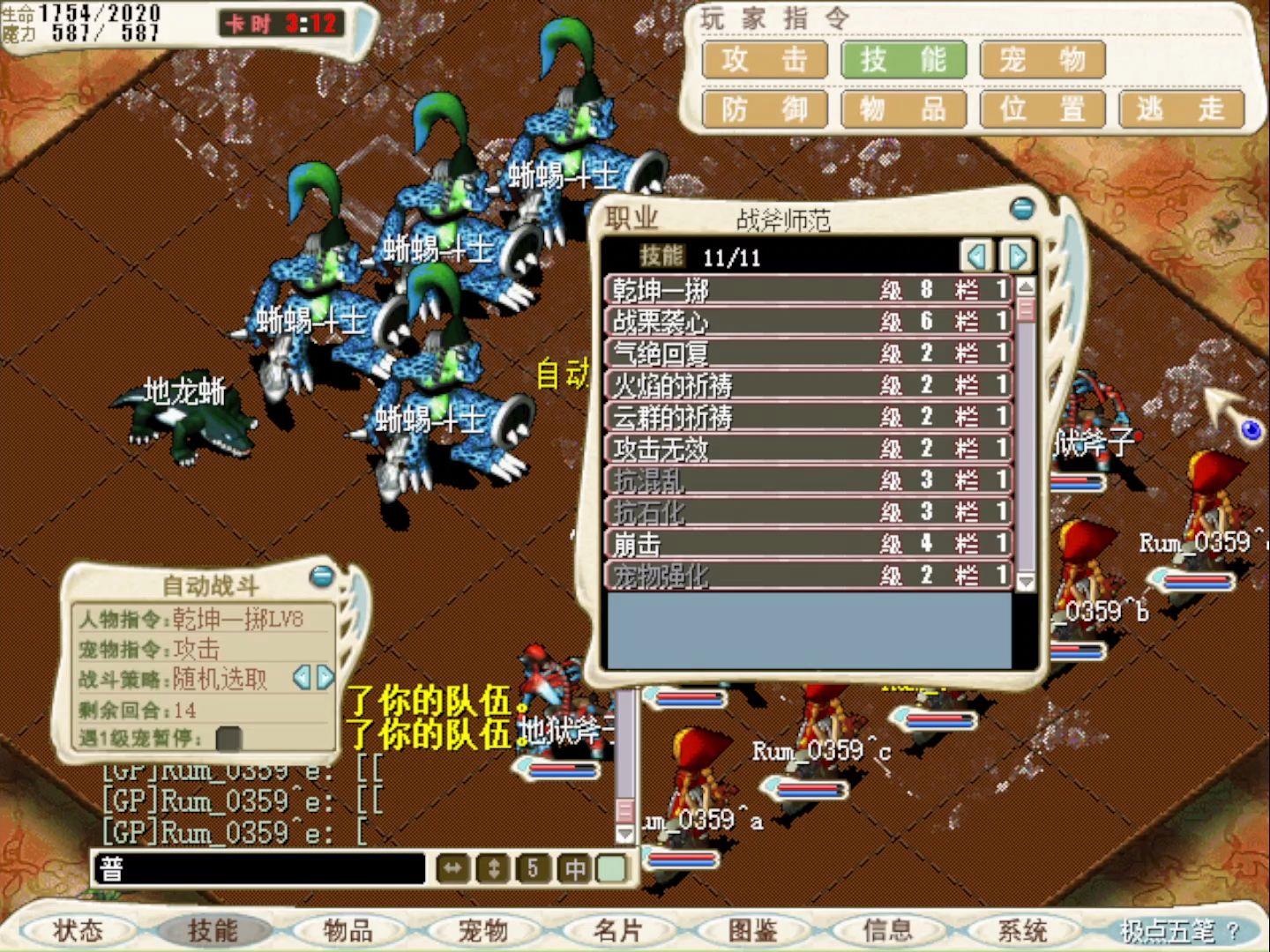This screenshot has width=1270, height=952.
Task: Click the chat input field showing 普
Action: 256,866
